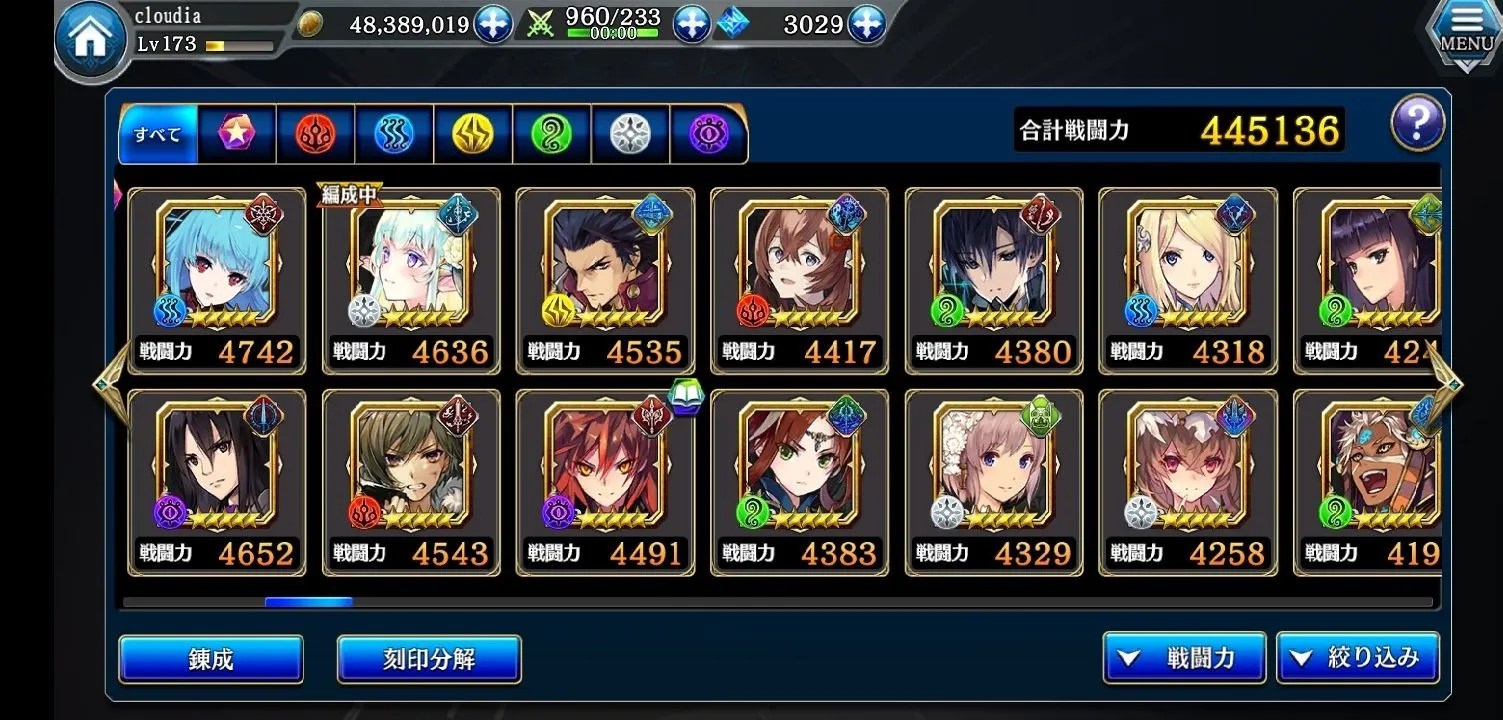Filter by the yellow lightning element tab

coord(473,134)
